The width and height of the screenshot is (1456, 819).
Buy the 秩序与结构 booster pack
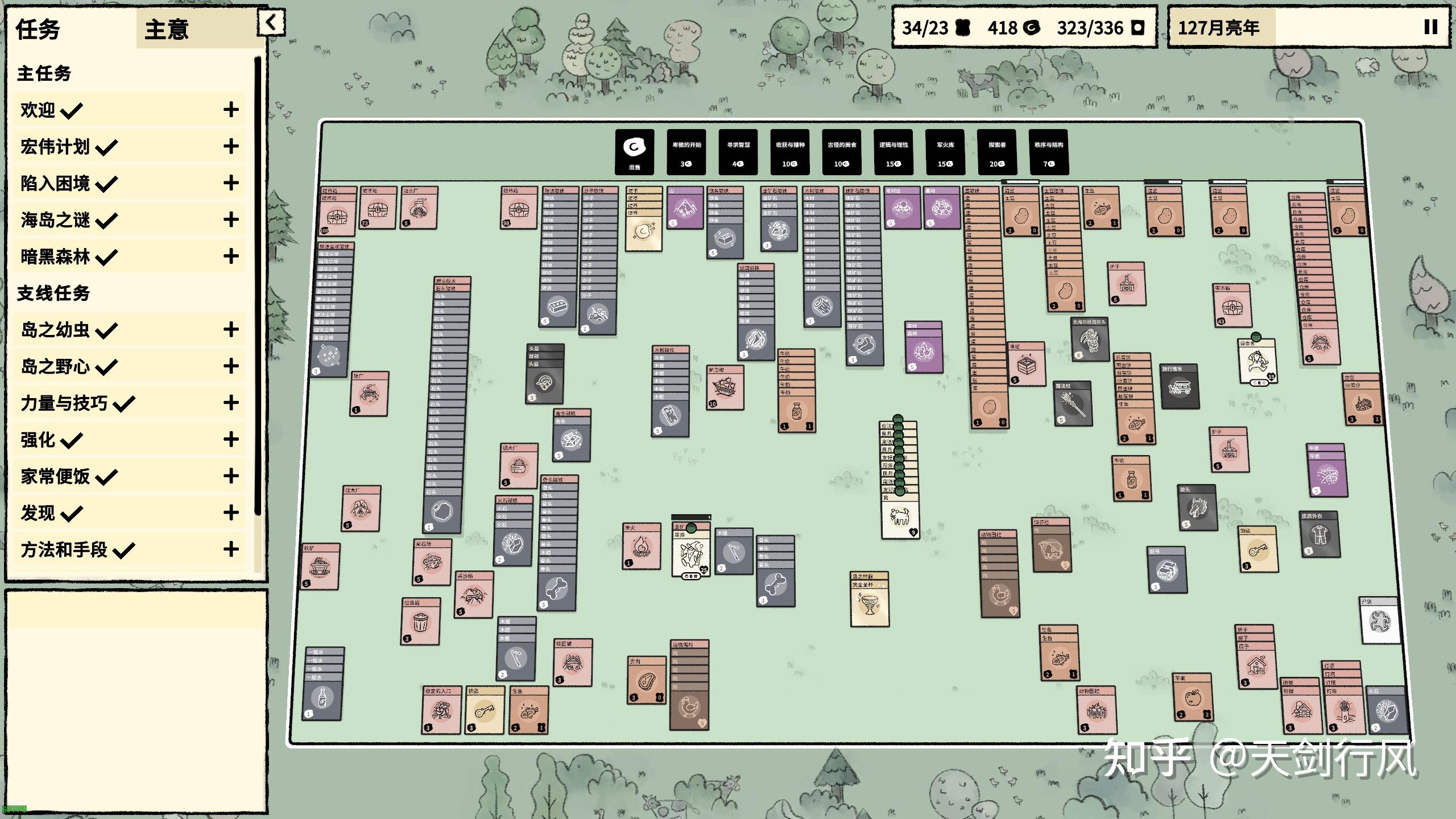tap(1048, 152)
